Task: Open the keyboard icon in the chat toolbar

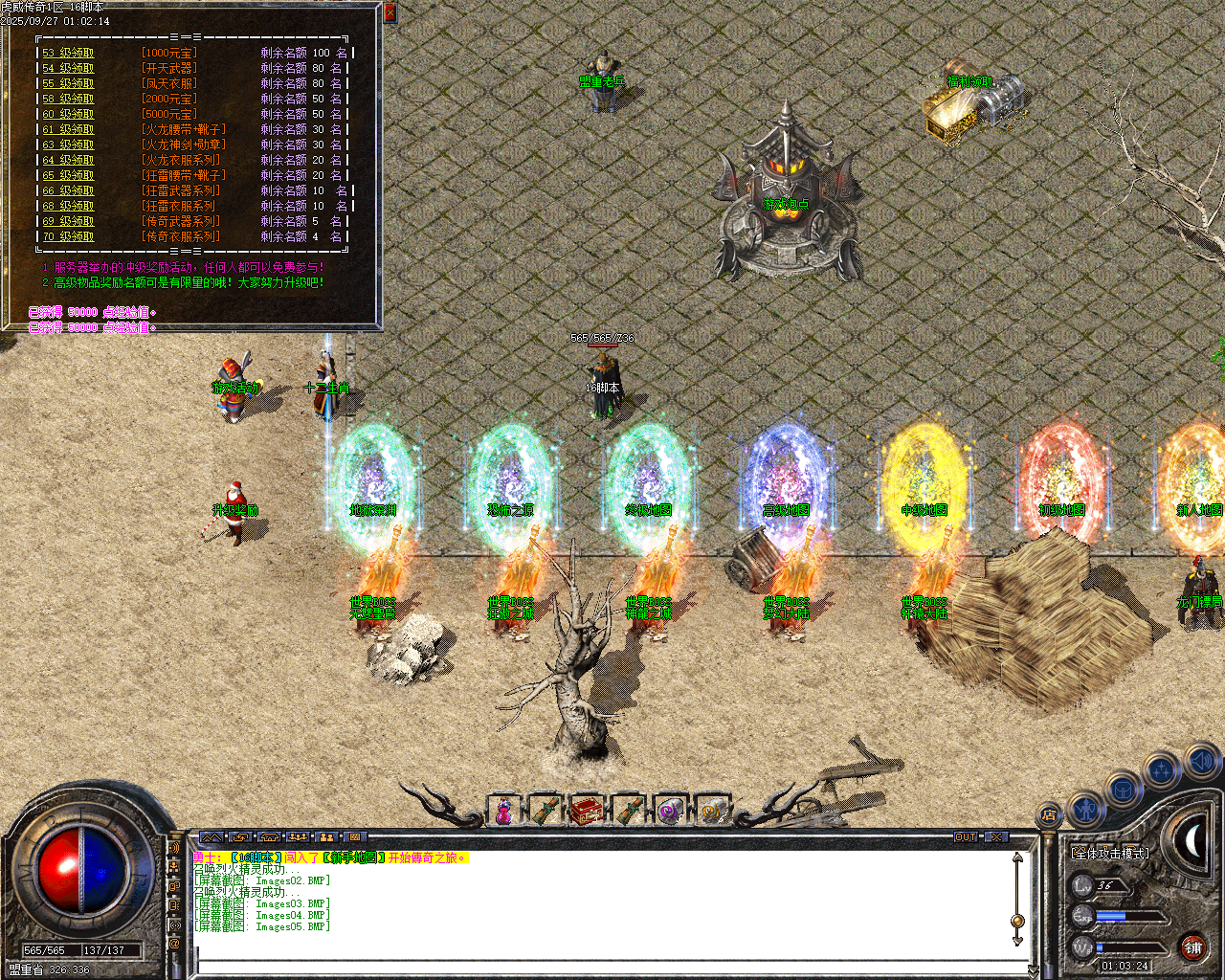Action: coord(354,837)
